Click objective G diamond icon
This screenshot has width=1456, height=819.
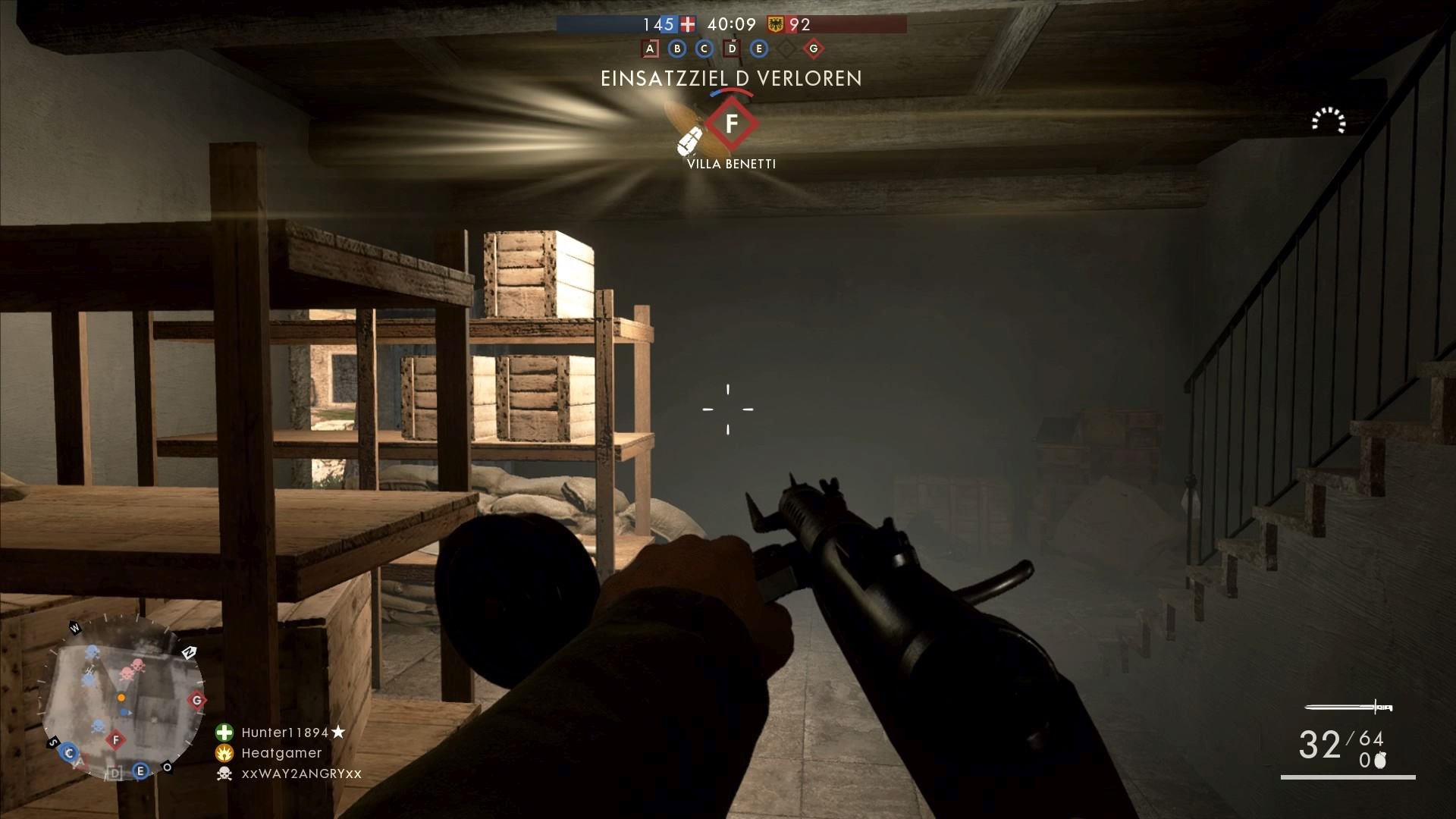(x=812, y=49)
